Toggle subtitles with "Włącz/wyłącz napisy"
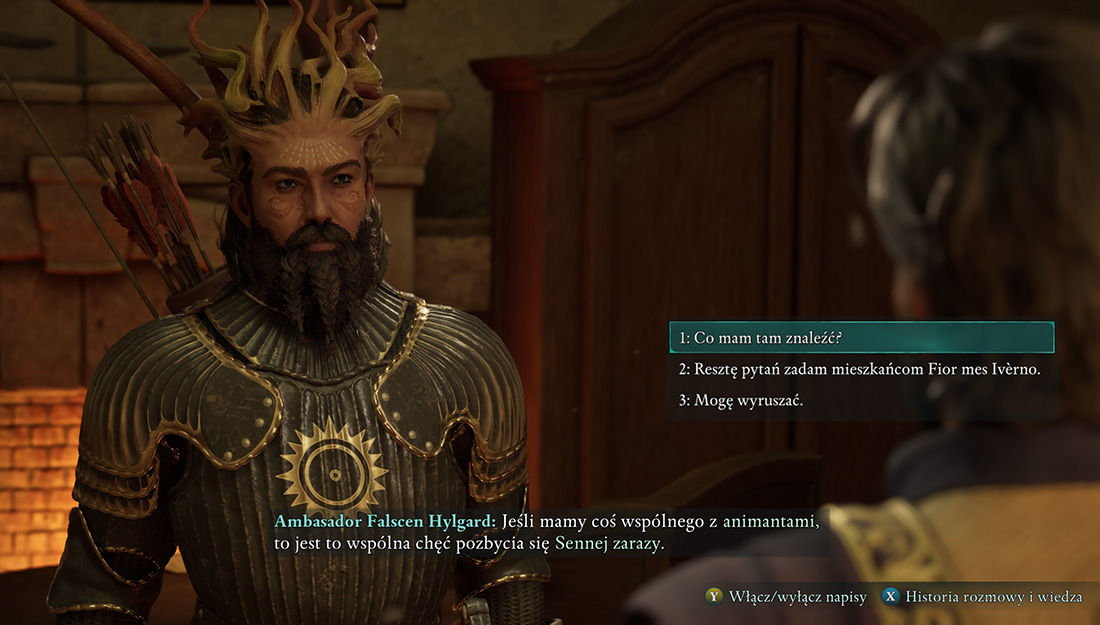1100x625 pixels. coord(786,597)
